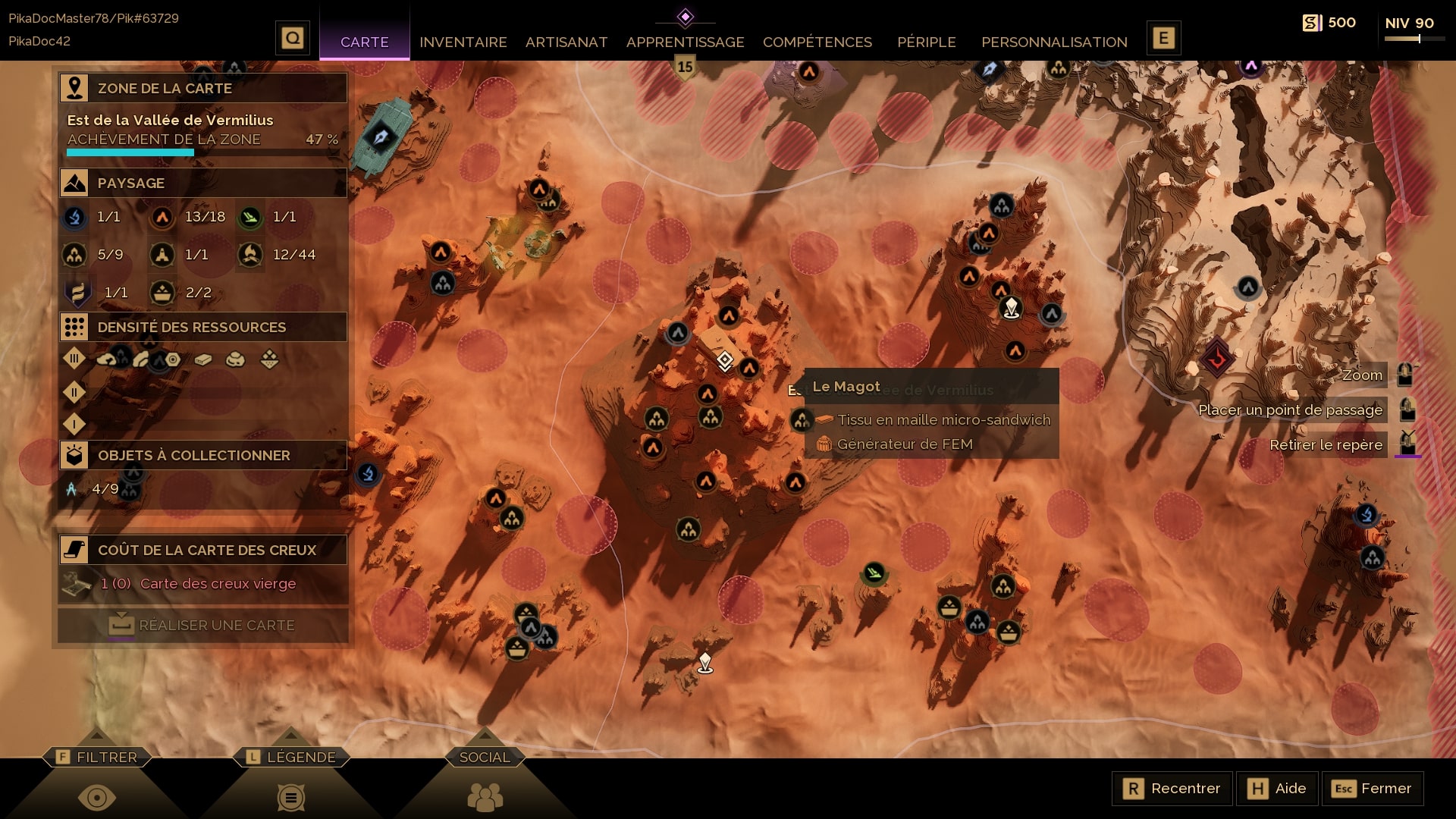Select the CARTE tab
This screenshot has width=1456, height=819.
pyautogui.click(x=364, y=42)
